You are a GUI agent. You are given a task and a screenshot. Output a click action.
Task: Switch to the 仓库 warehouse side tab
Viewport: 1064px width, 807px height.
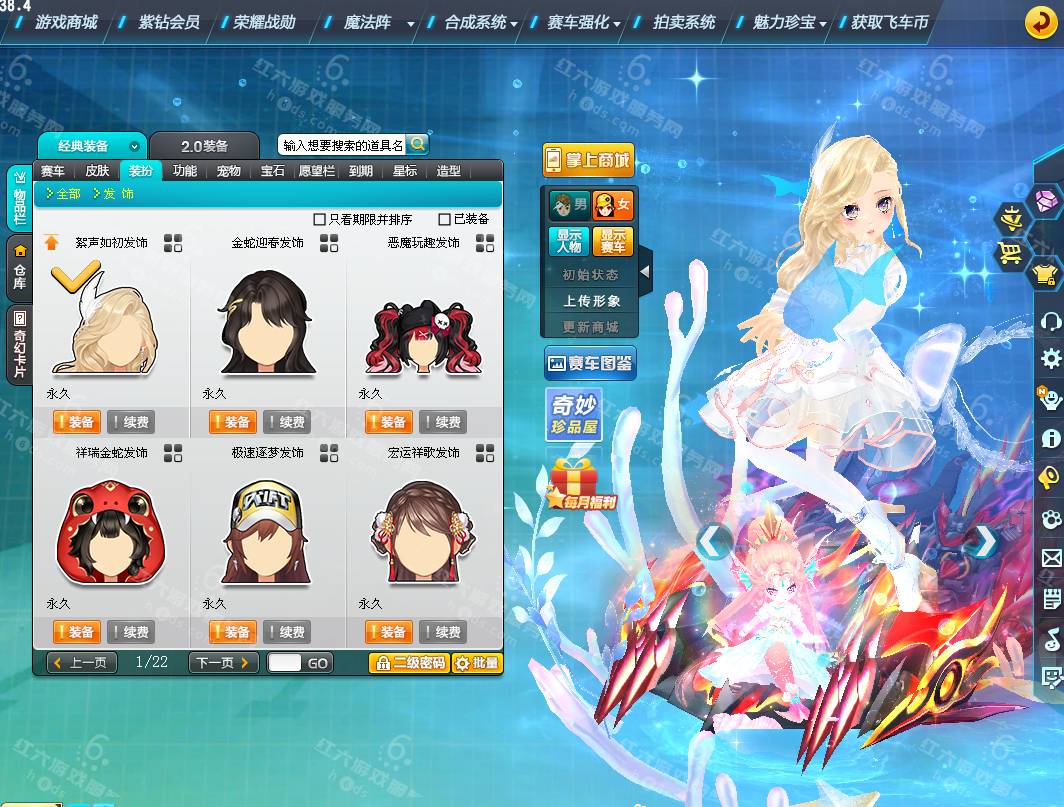[19, 270]
